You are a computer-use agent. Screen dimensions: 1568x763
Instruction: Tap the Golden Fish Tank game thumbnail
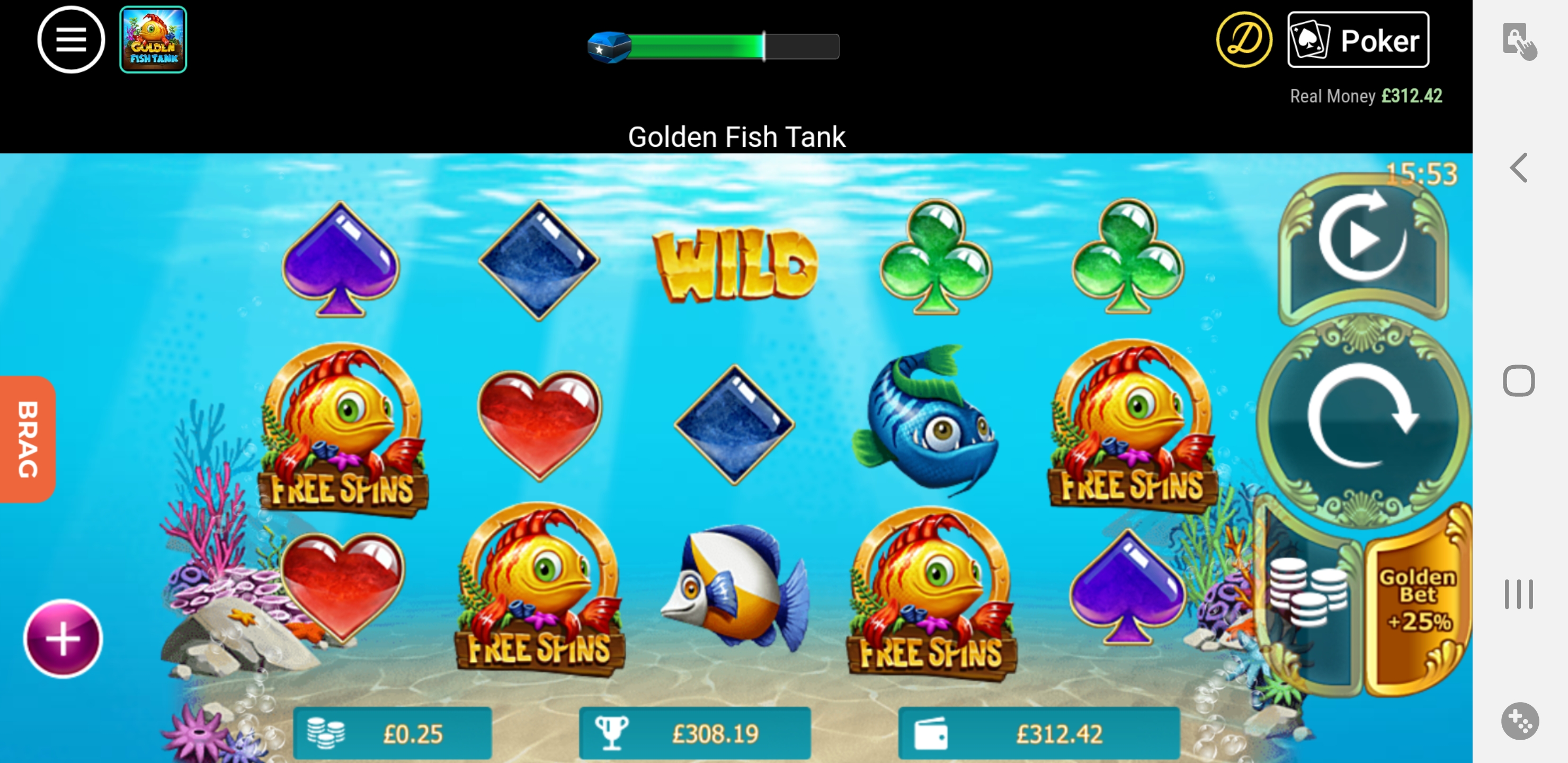[x=153, y=40]
